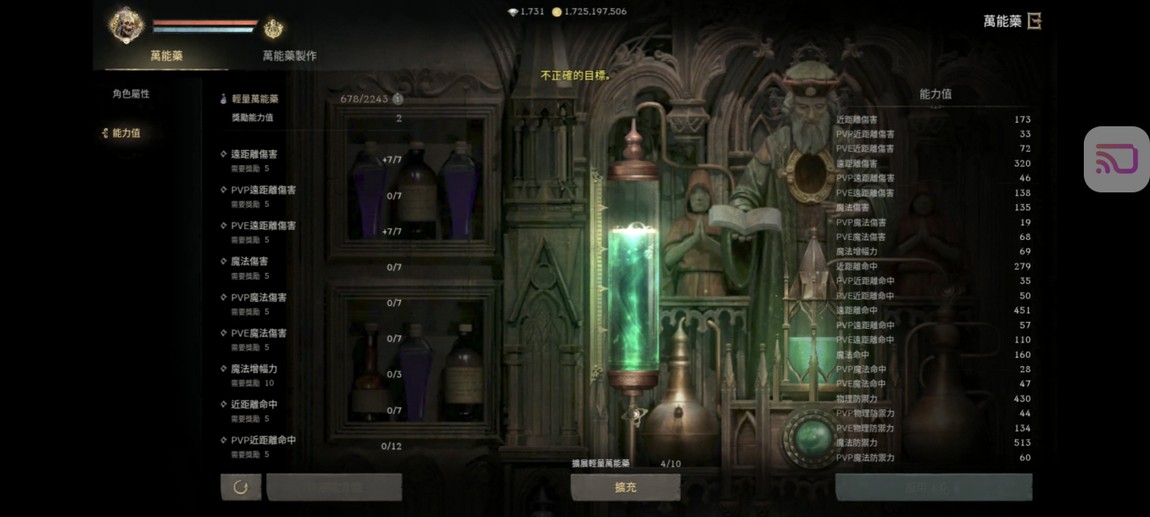Open the 萬能藥製作 crafting tab
The image size is (1150, 517).
pyautogui.click(x=289, y=56)
